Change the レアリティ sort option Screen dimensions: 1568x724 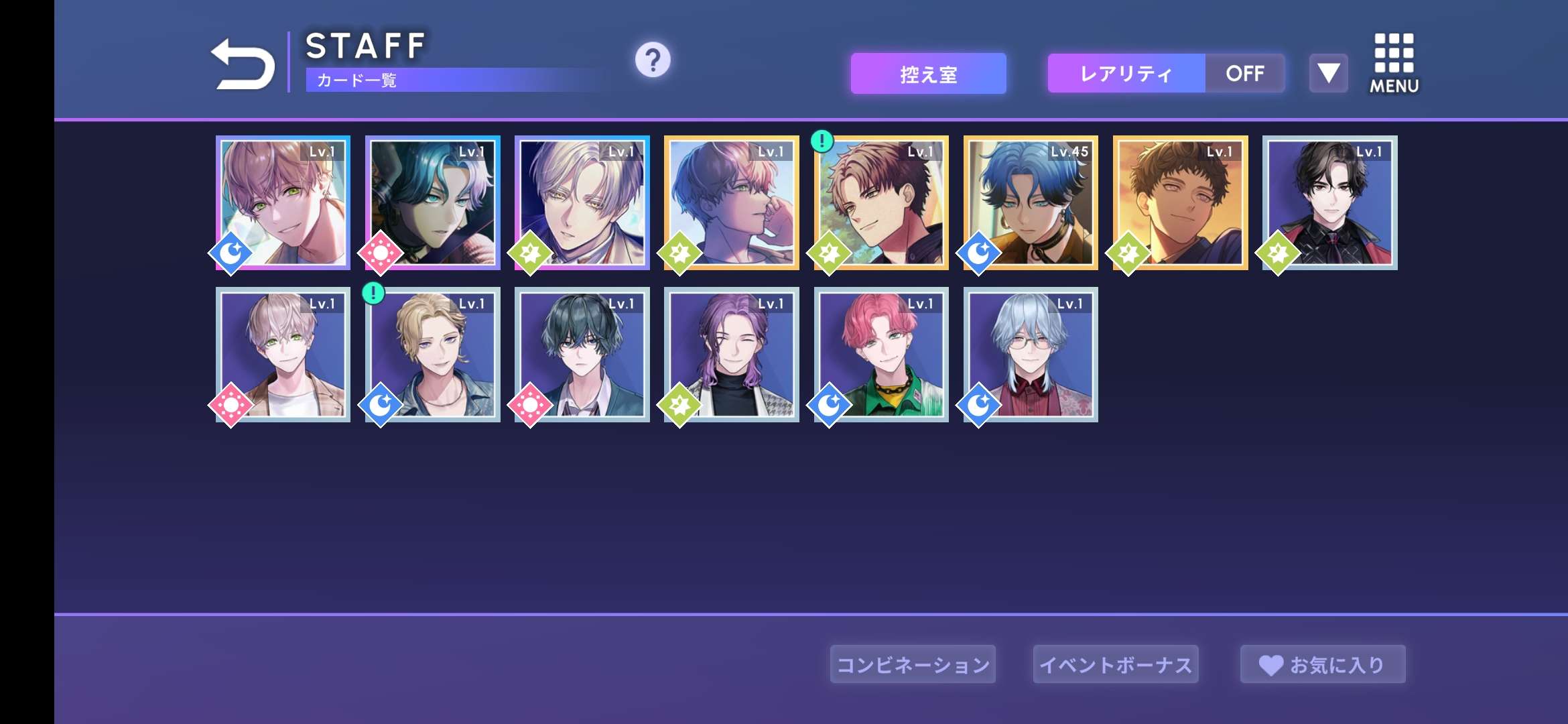pos(1126,74)
